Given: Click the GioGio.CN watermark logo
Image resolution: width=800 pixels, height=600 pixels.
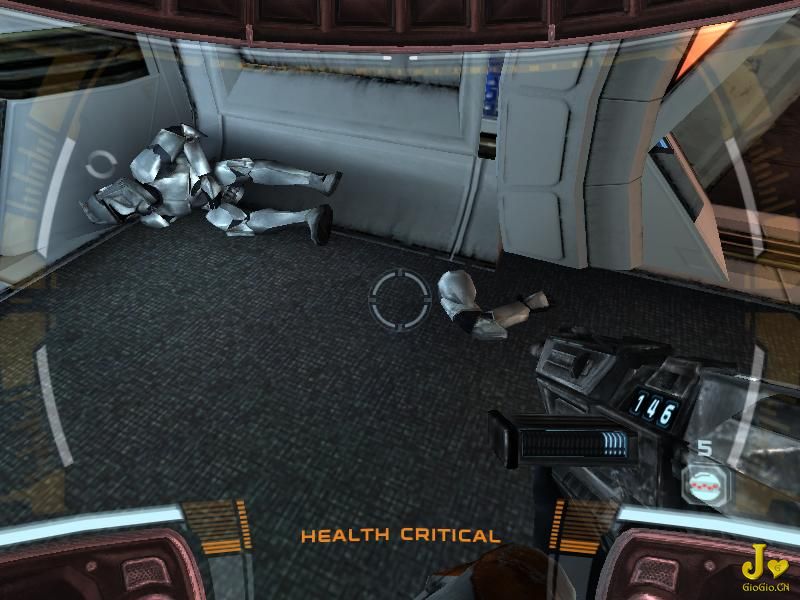Looking at the screenshot, I should tap(767, 563).
